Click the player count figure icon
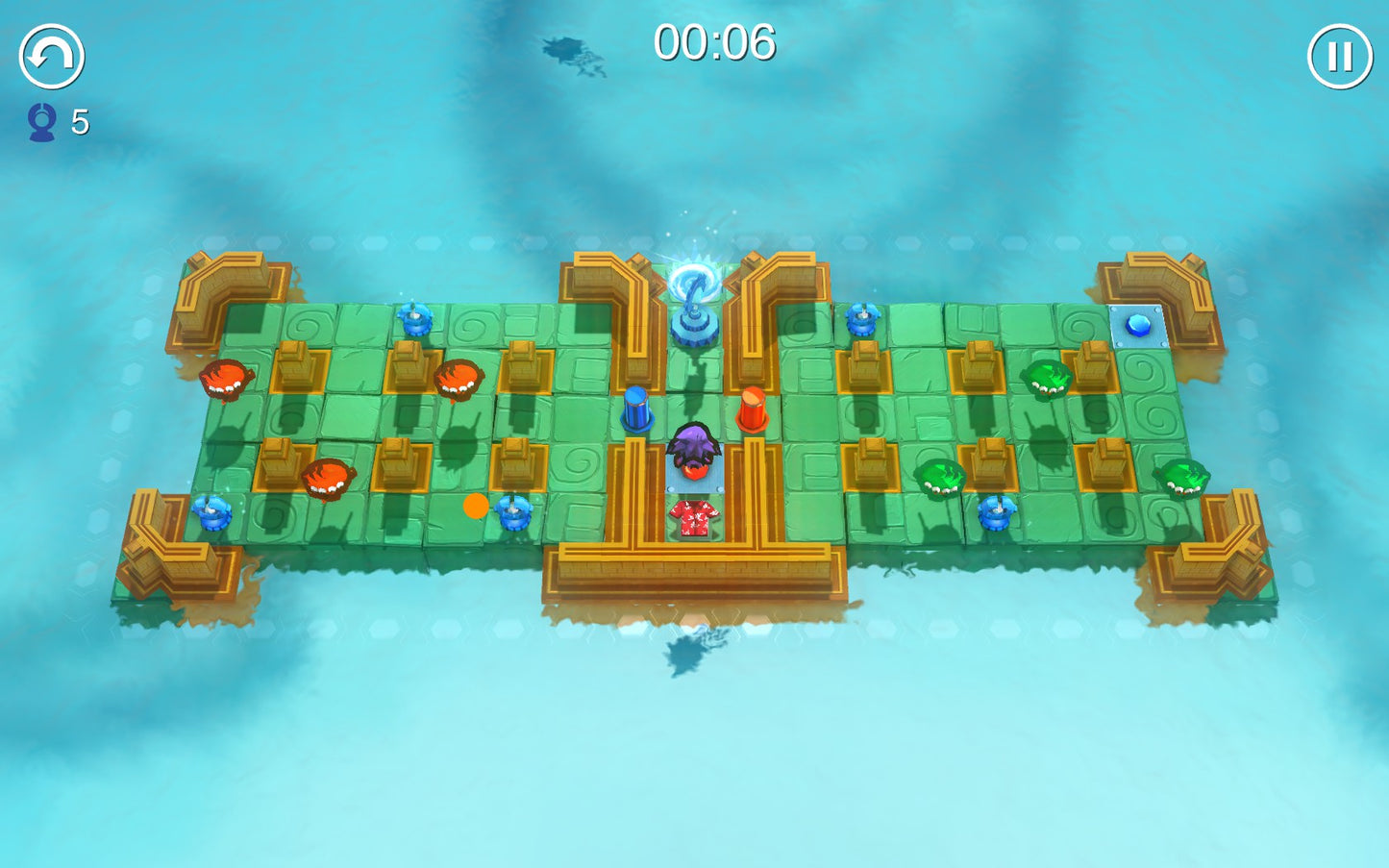This screenshot has height=868, width=1389. pyautogui.click(x=40, y=121)
